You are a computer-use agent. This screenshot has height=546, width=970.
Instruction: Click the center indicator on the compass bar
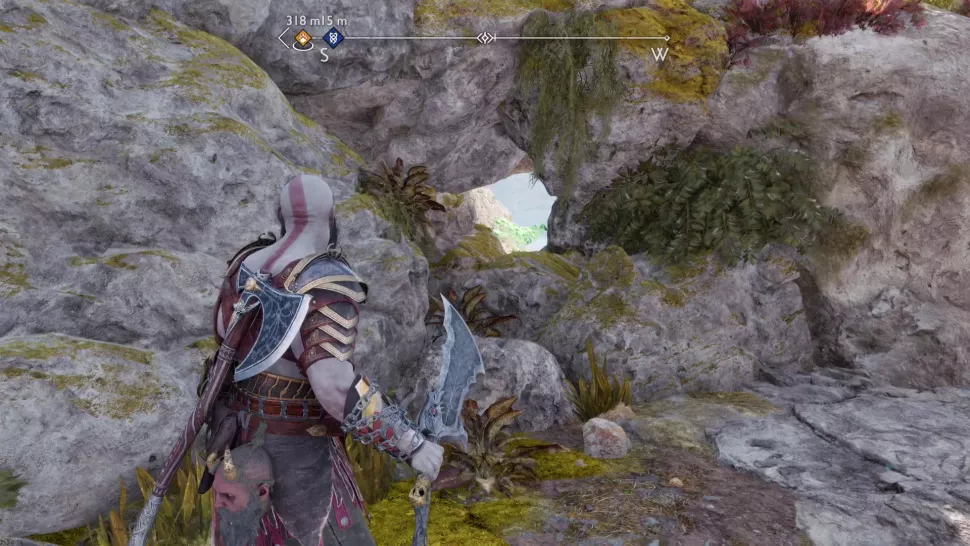(x=485, y=38)
